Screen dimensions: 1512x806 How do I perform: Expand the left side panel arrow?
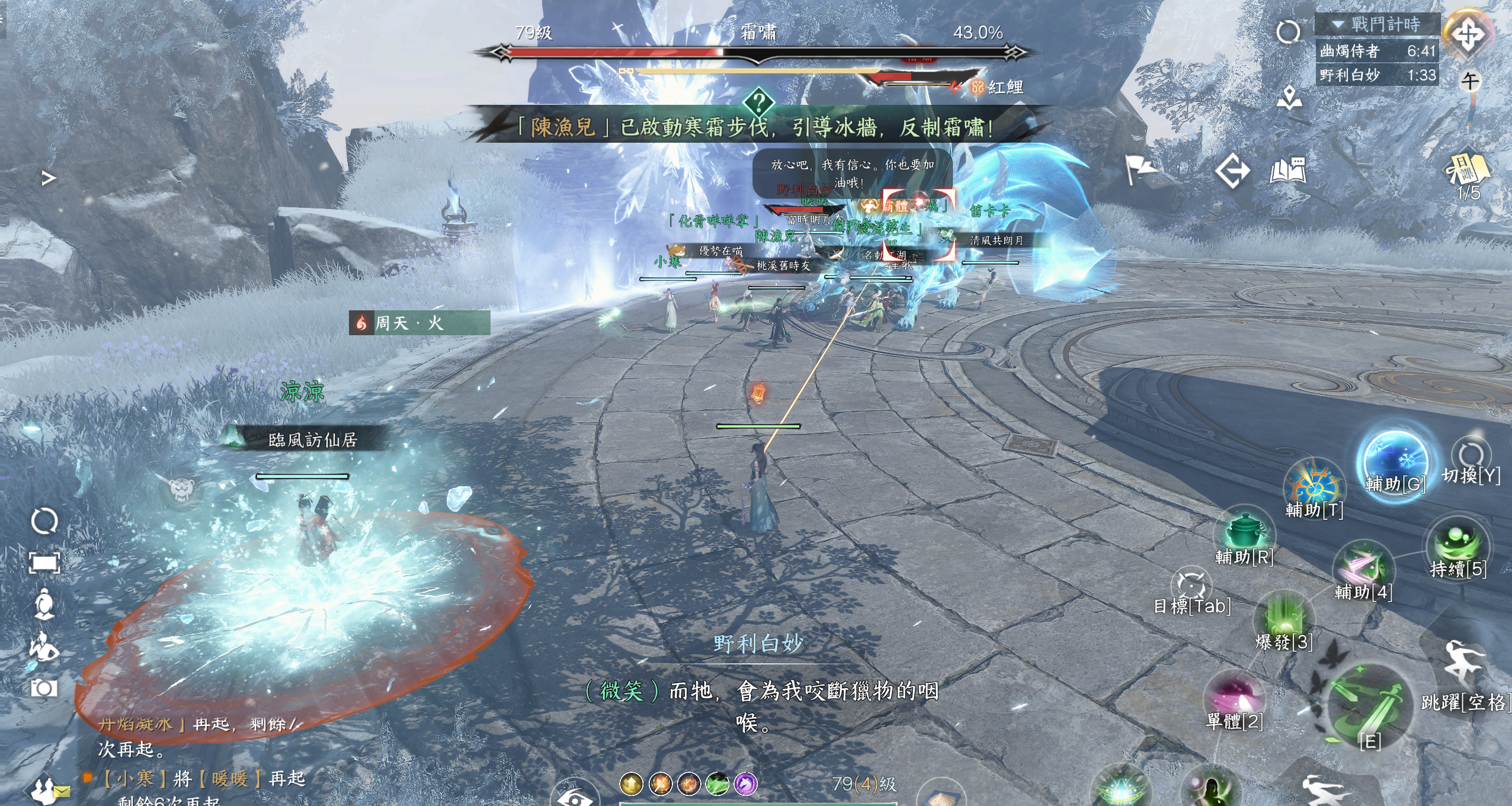tap(49, 178)
